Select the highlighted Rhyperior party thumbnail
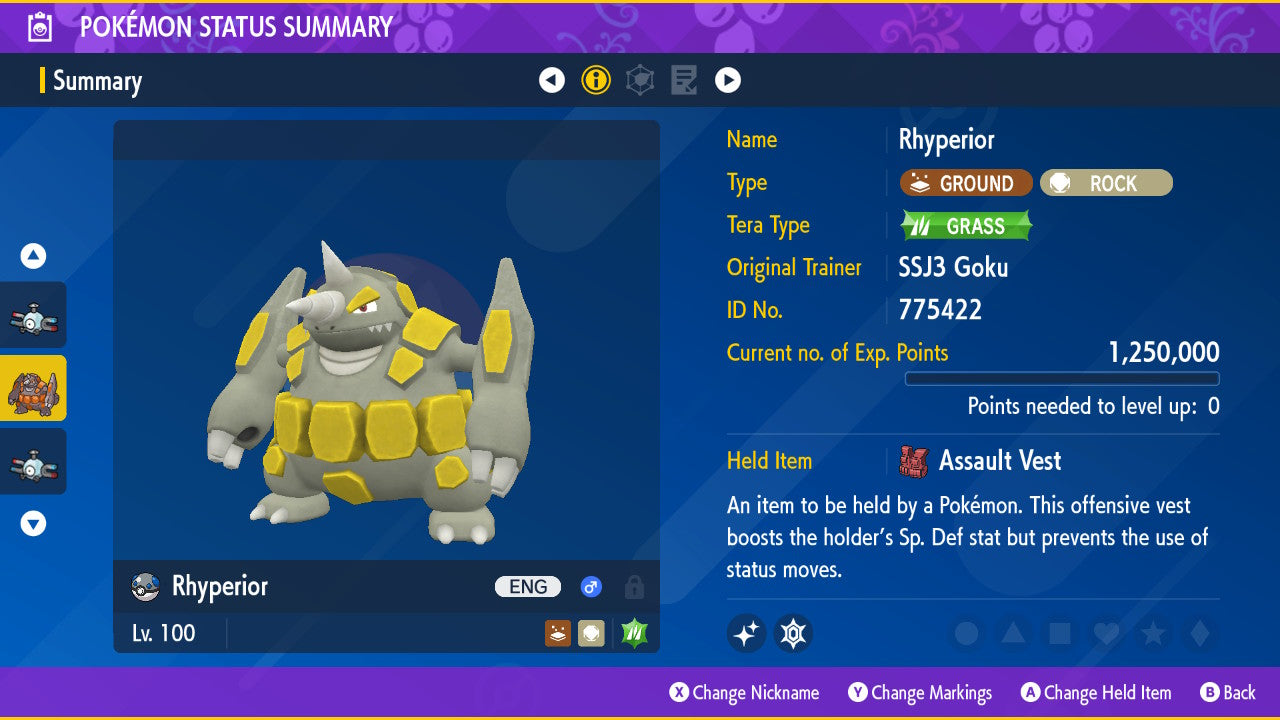The height and width of the screenshot is (720, 1280). click(x=33, y=388)
